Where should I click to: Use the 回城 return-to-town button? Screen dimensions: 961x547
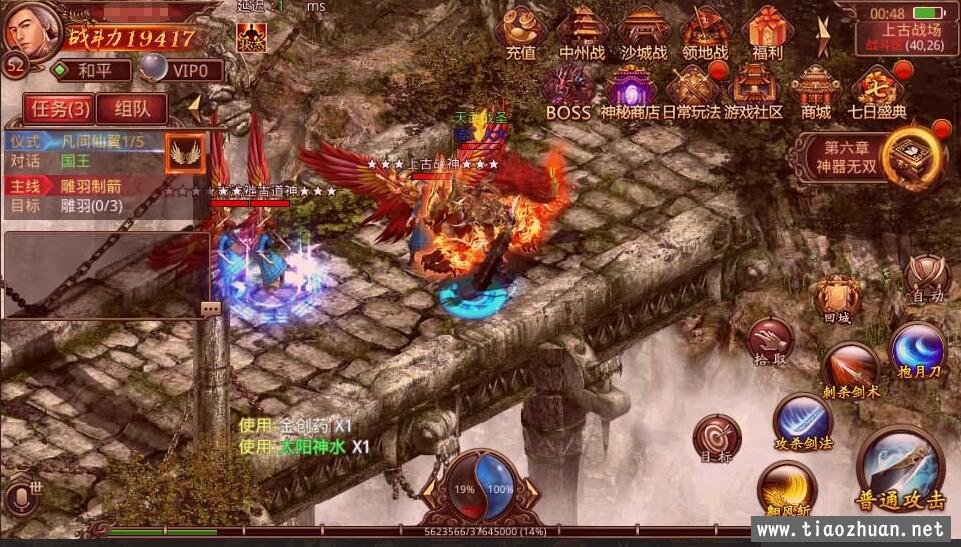[x=836, y=298]
